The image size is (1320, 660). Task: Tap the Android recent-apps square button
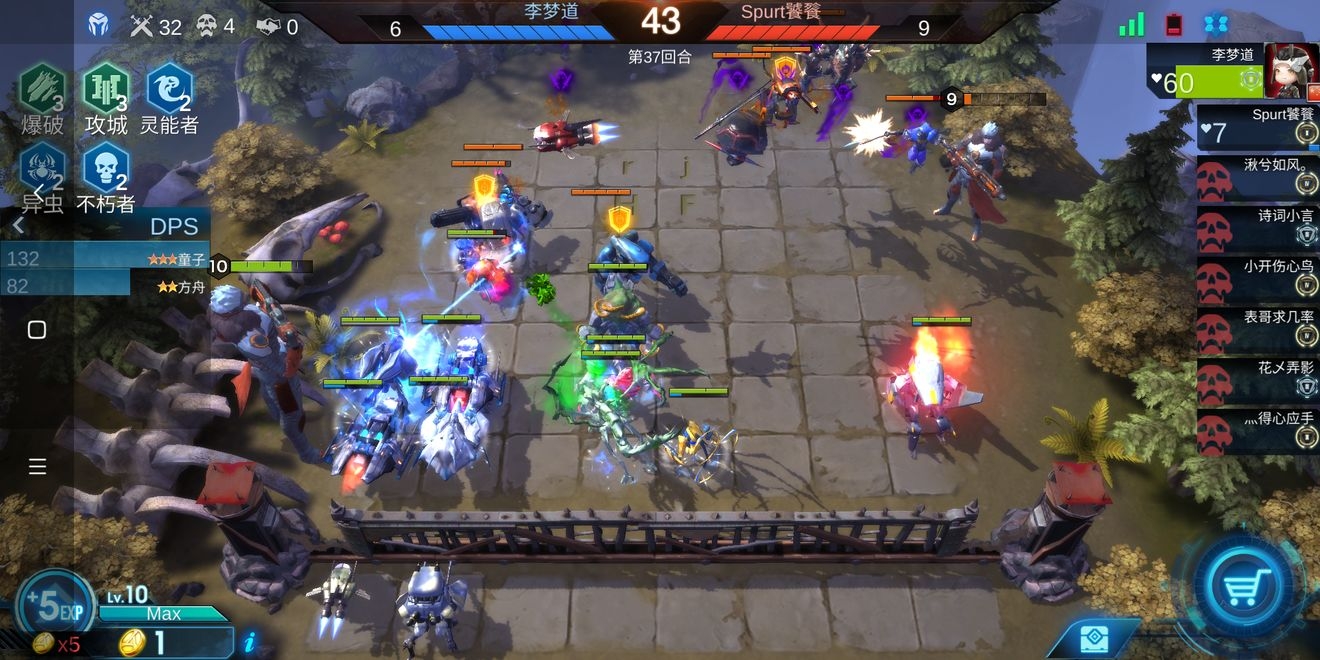(37, 330)
